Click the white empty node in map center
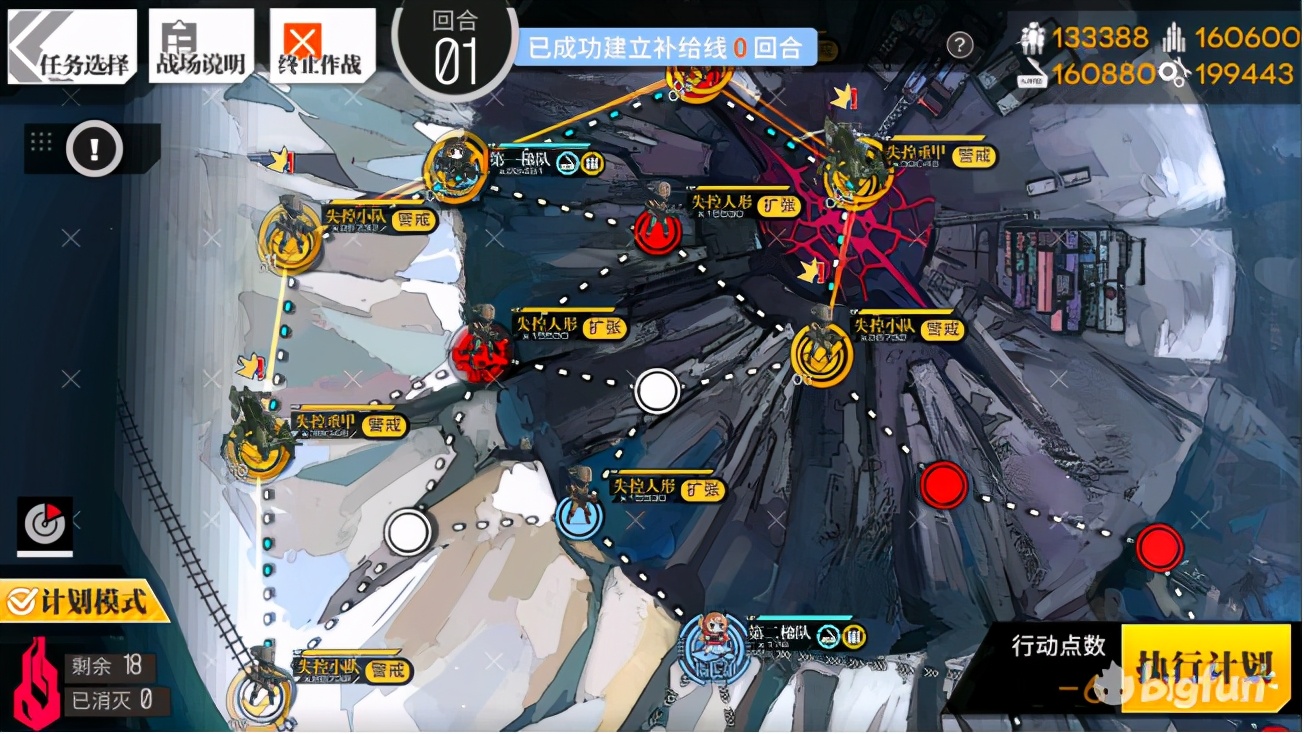Screen dimensions: 1304x734 tap(657, 392)
